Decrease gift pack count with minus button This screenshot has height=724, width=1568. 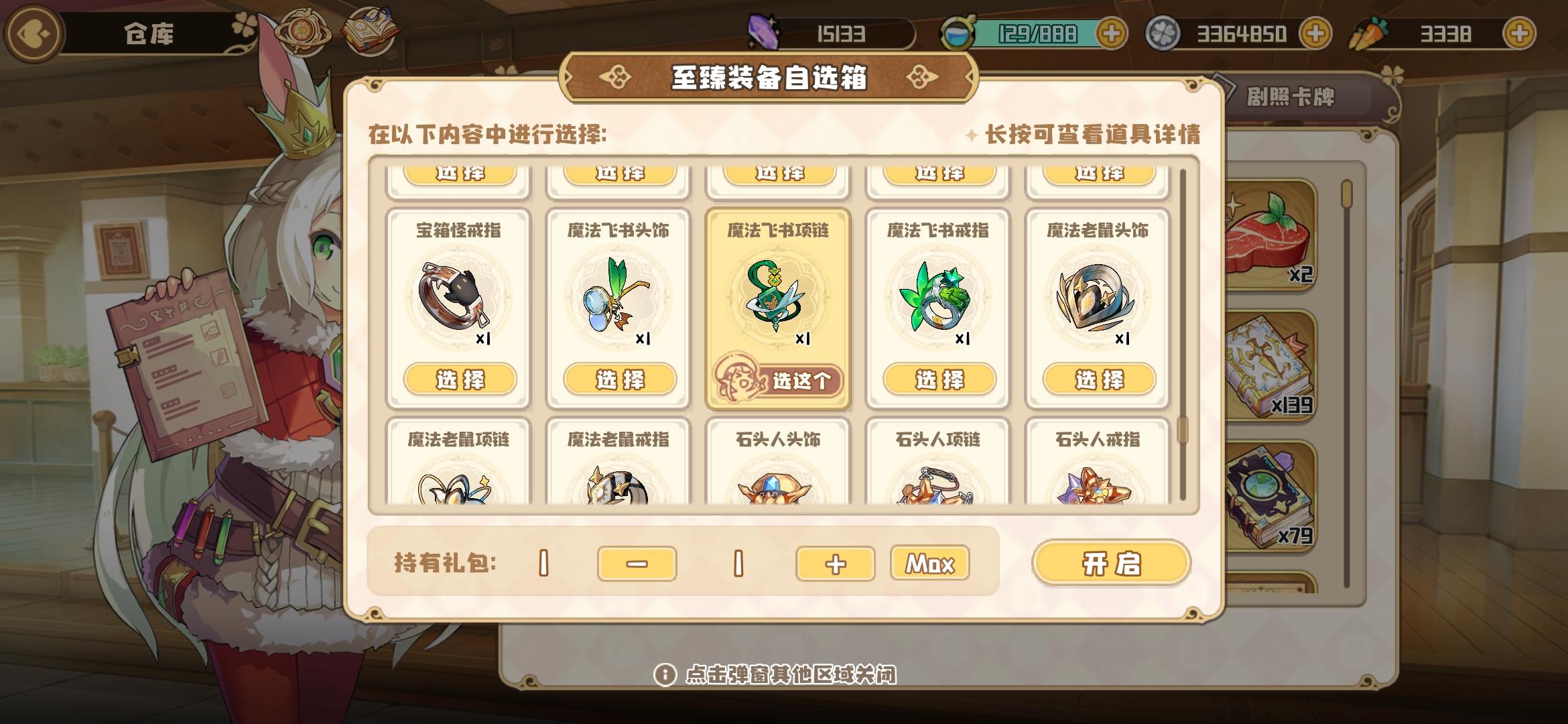637,564
